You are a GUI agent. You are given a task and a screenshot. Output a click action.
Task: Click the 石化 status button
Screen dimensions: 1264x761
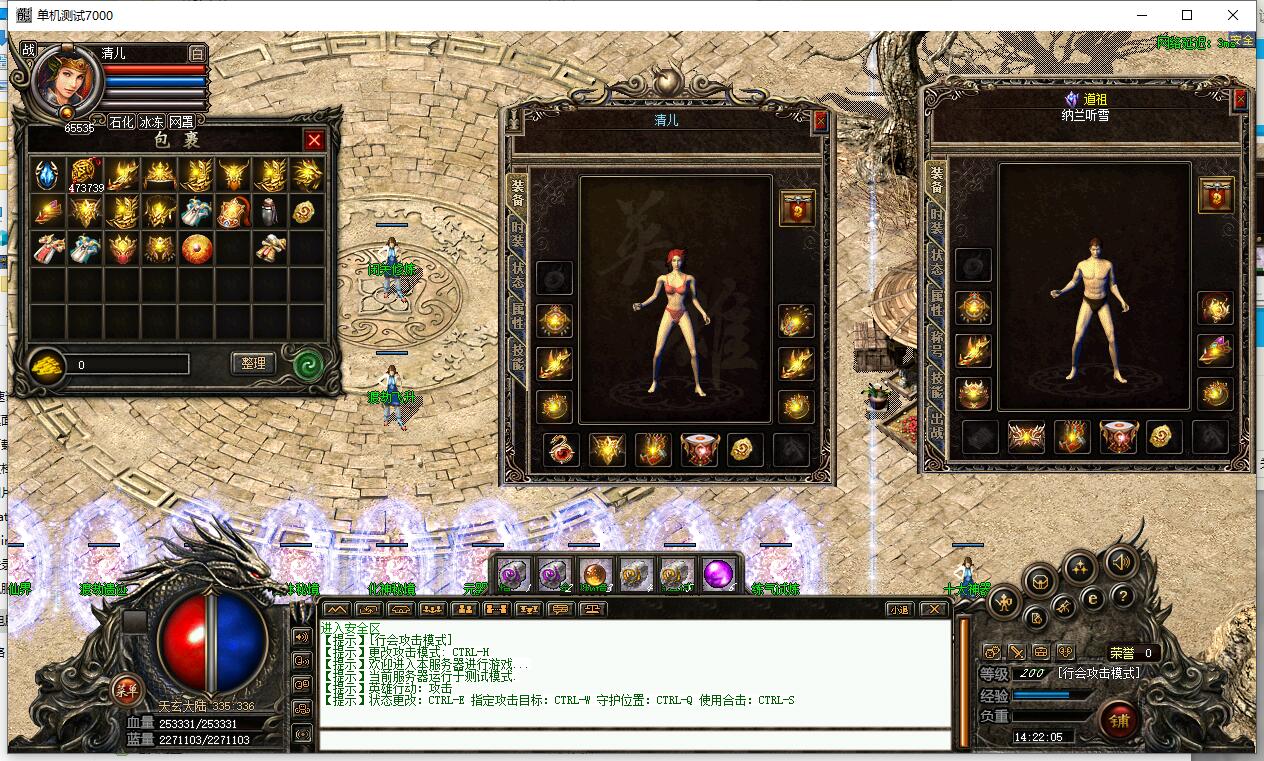tap(121, 121)
